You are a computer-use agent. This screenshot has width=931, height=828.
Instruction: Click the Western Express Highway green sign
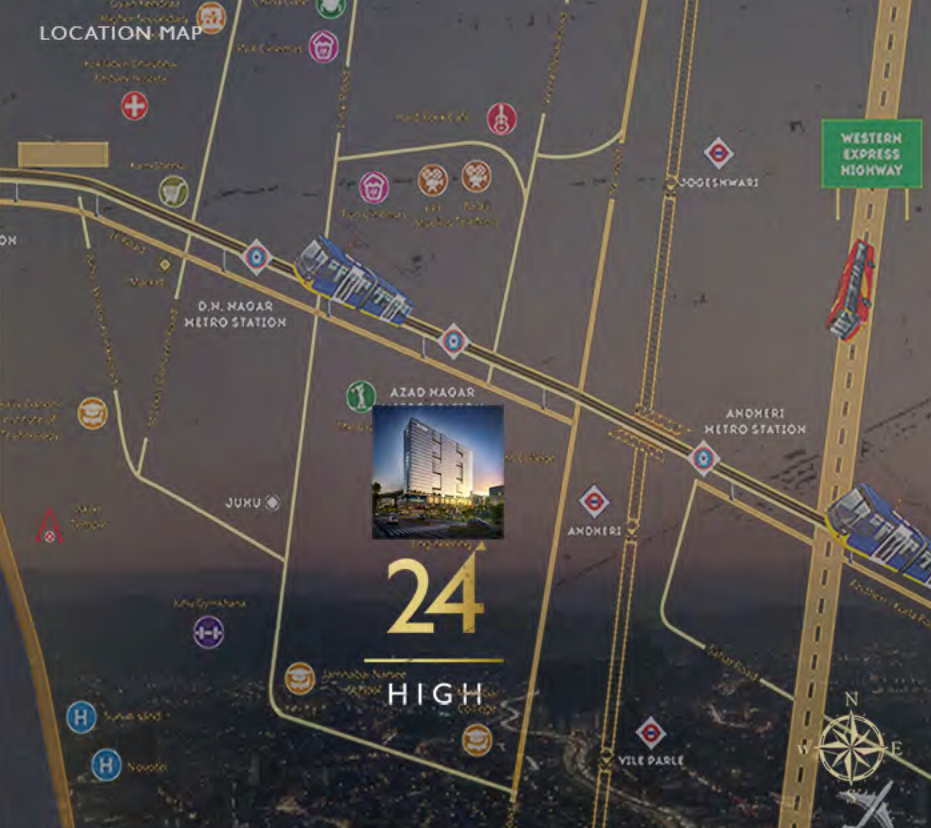pos(870,154)
